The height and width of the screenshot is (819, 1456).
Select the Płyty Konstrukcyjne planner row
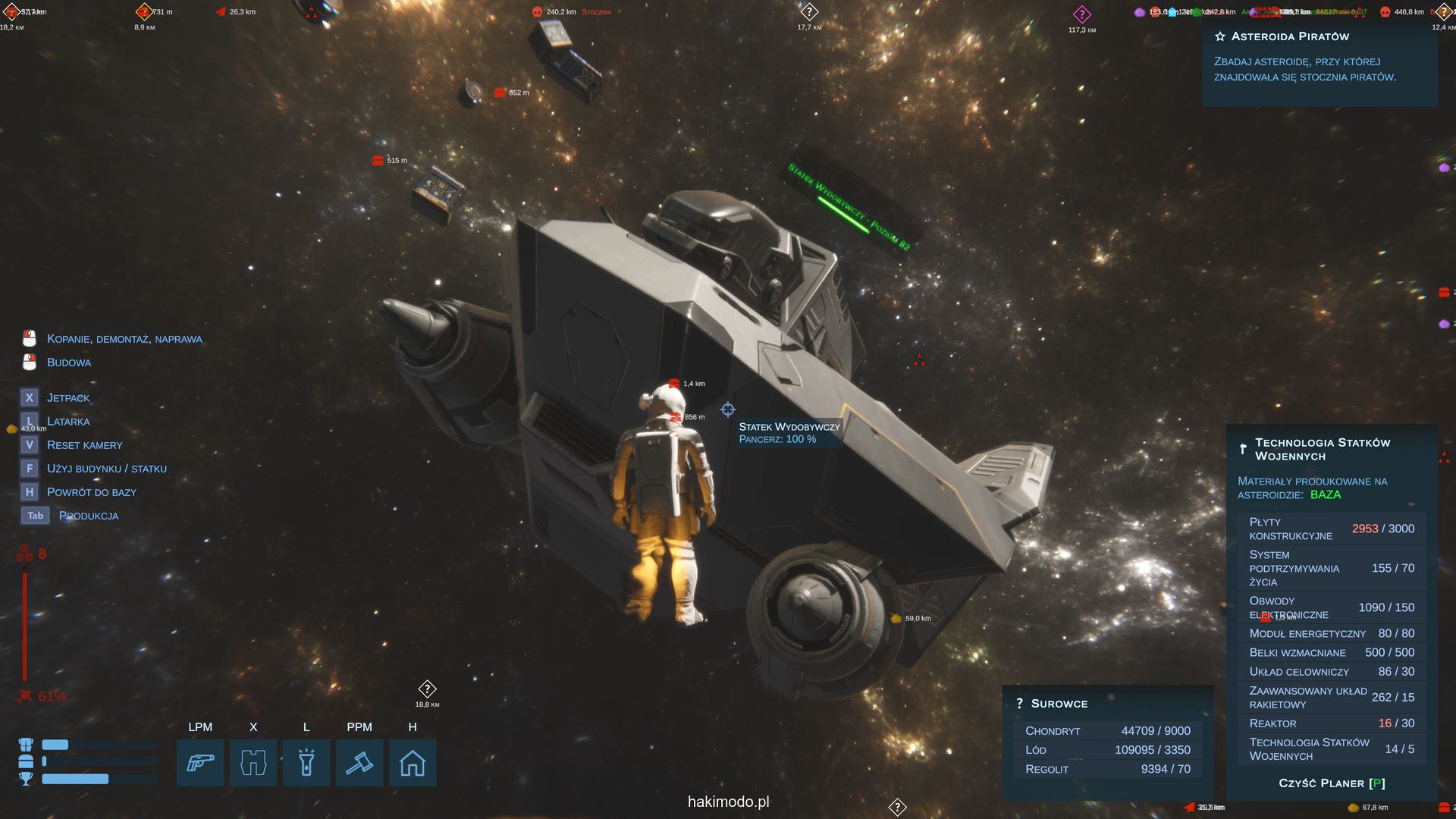click(x=1332, y=529)
